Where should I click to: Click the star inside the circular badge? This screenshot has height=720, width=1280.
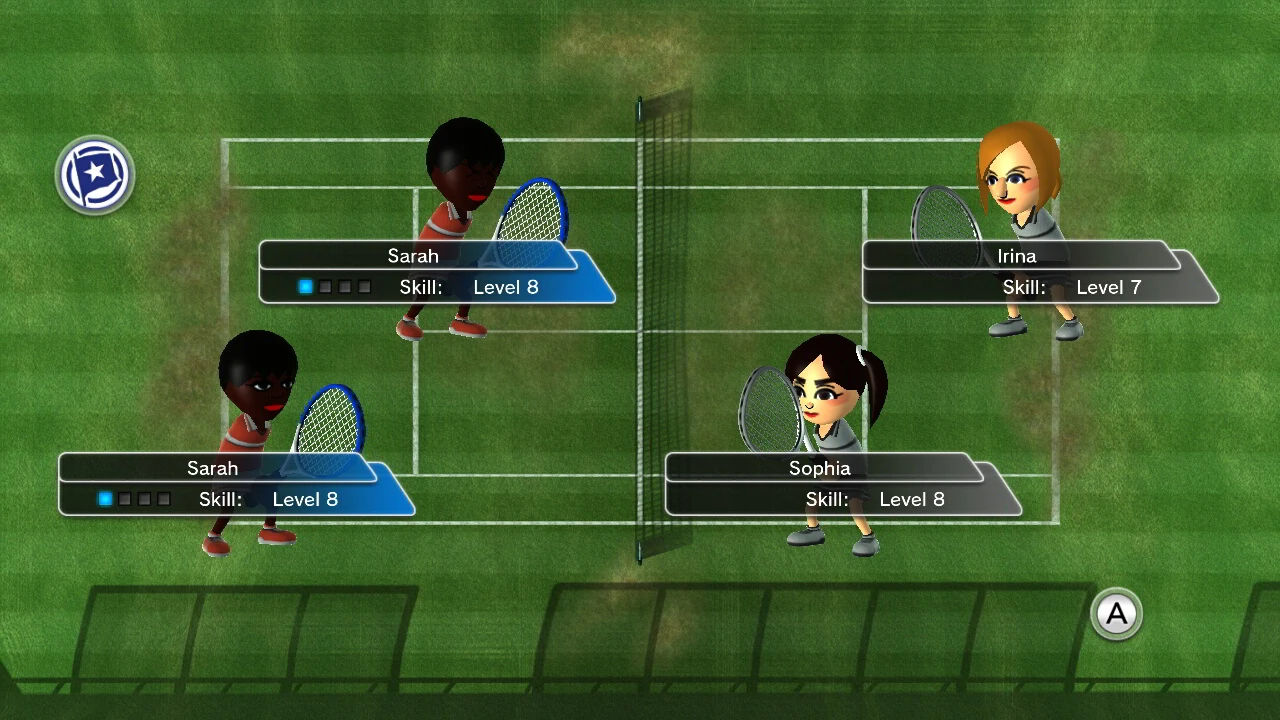tap(95, 173)
